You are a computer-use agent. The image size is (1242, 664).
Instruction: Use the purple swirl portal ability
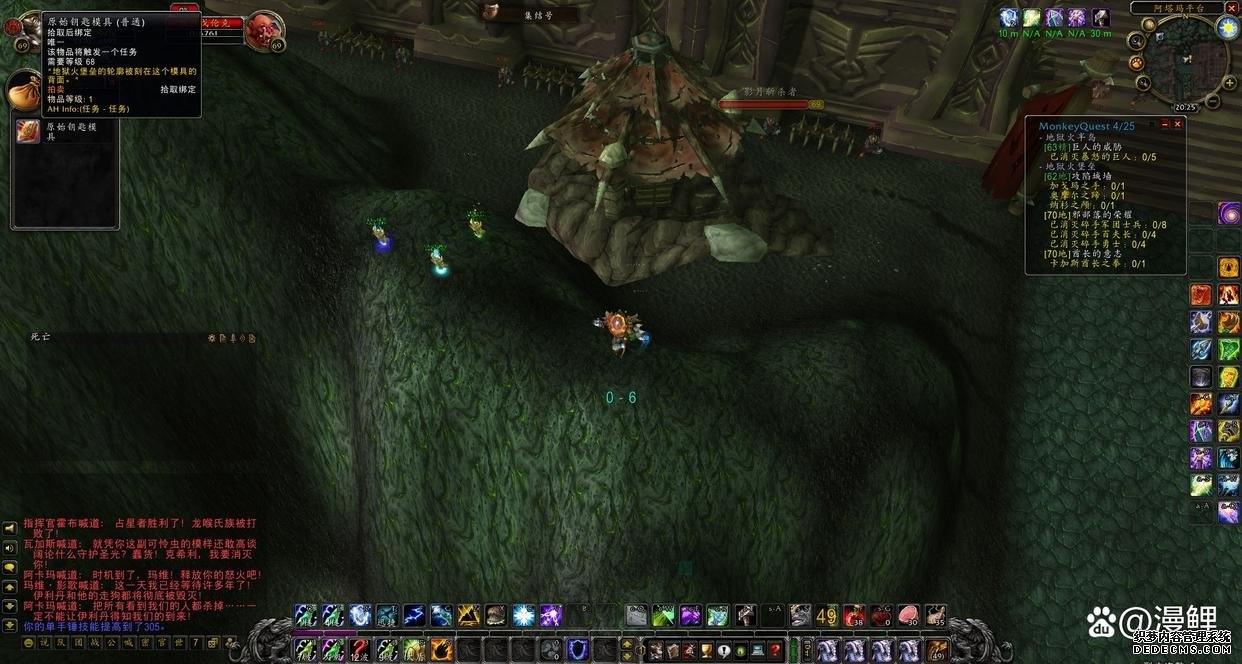(1229, 213)
